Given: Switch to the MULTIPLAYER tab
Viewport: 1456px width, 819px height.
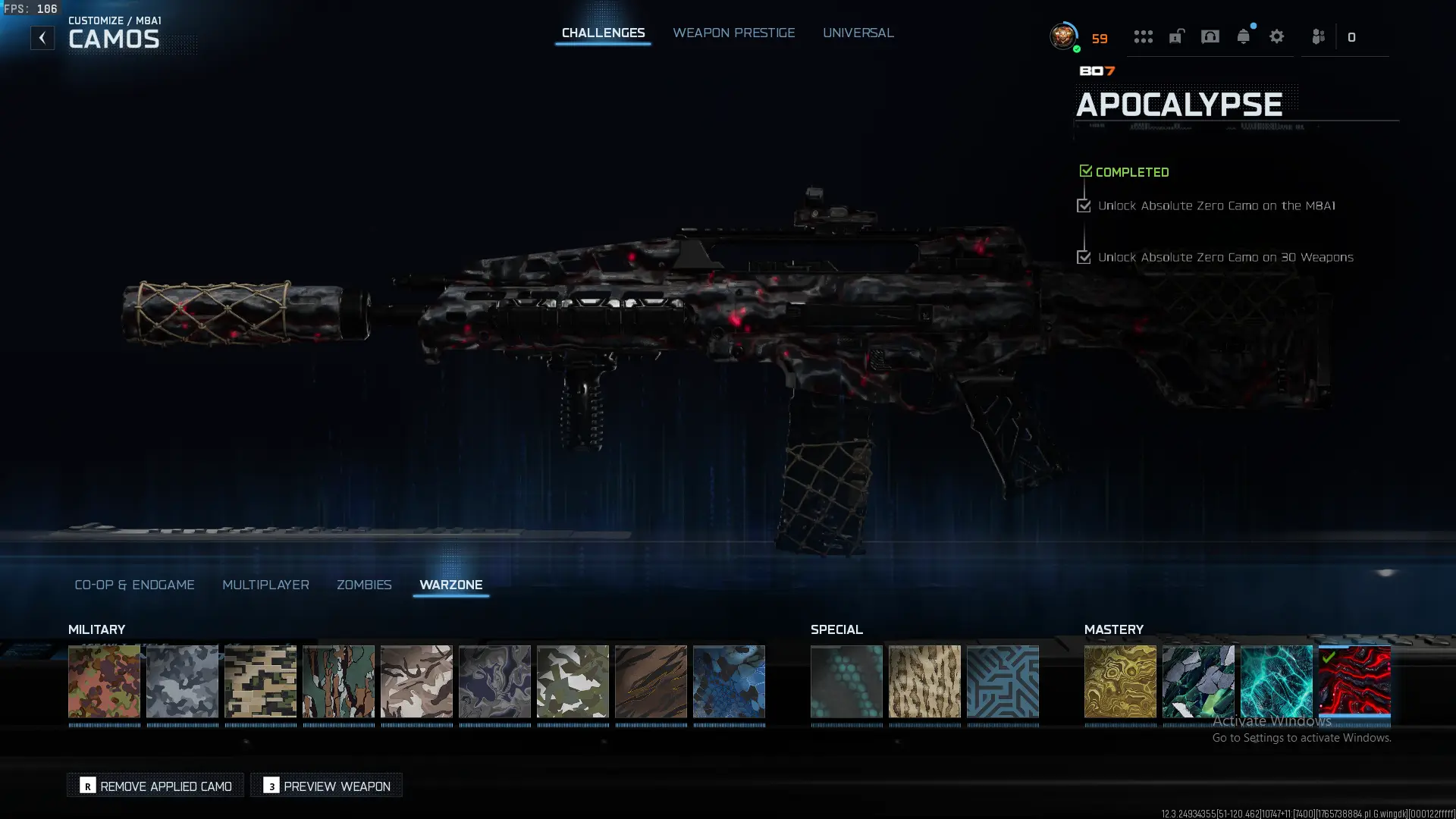Looking at the screenshot, I should pyautogui.click(x=265, y=585).
